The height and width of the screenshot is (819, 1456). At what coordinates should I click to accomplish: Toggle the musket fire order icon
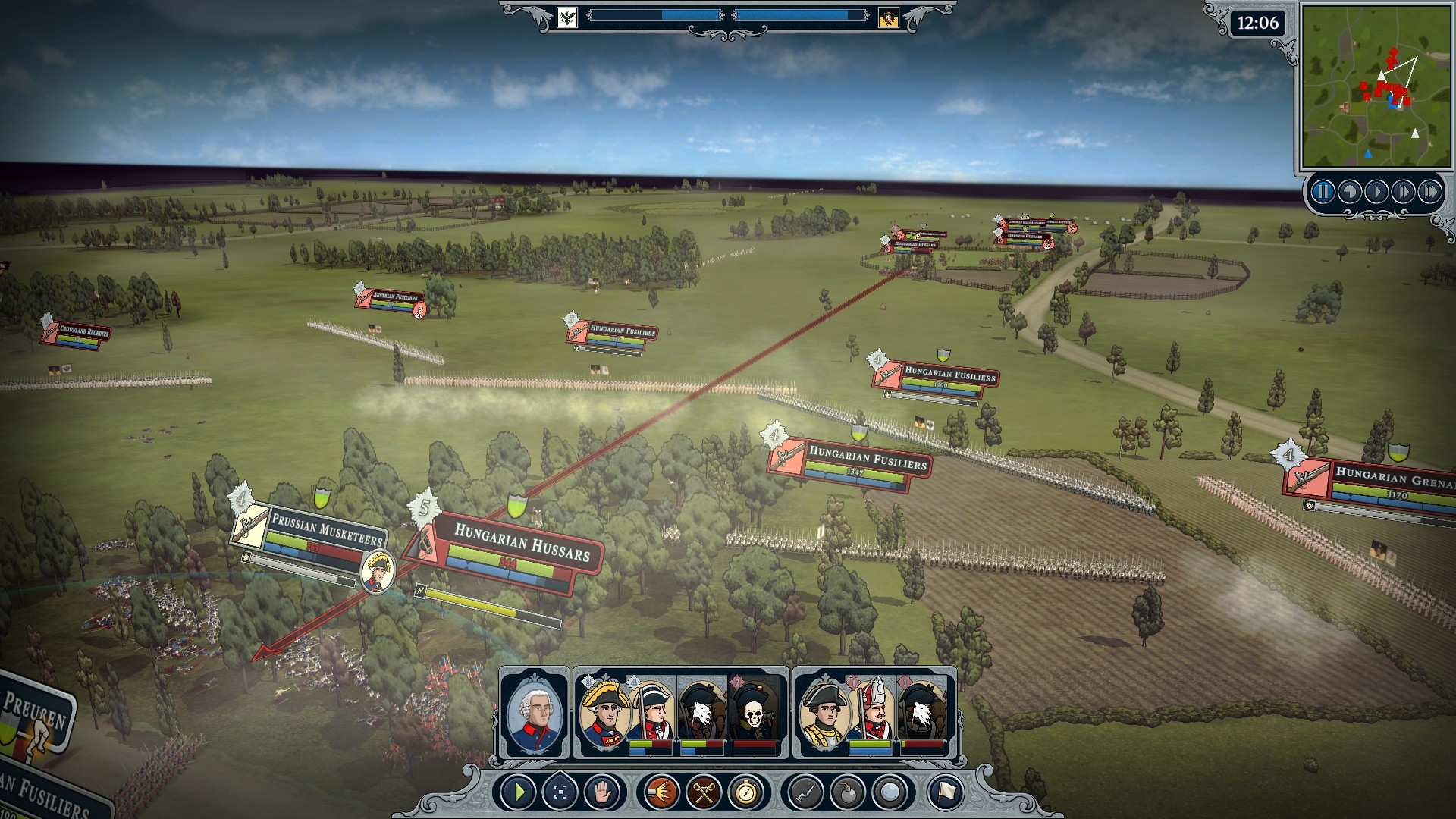[661, 793]
